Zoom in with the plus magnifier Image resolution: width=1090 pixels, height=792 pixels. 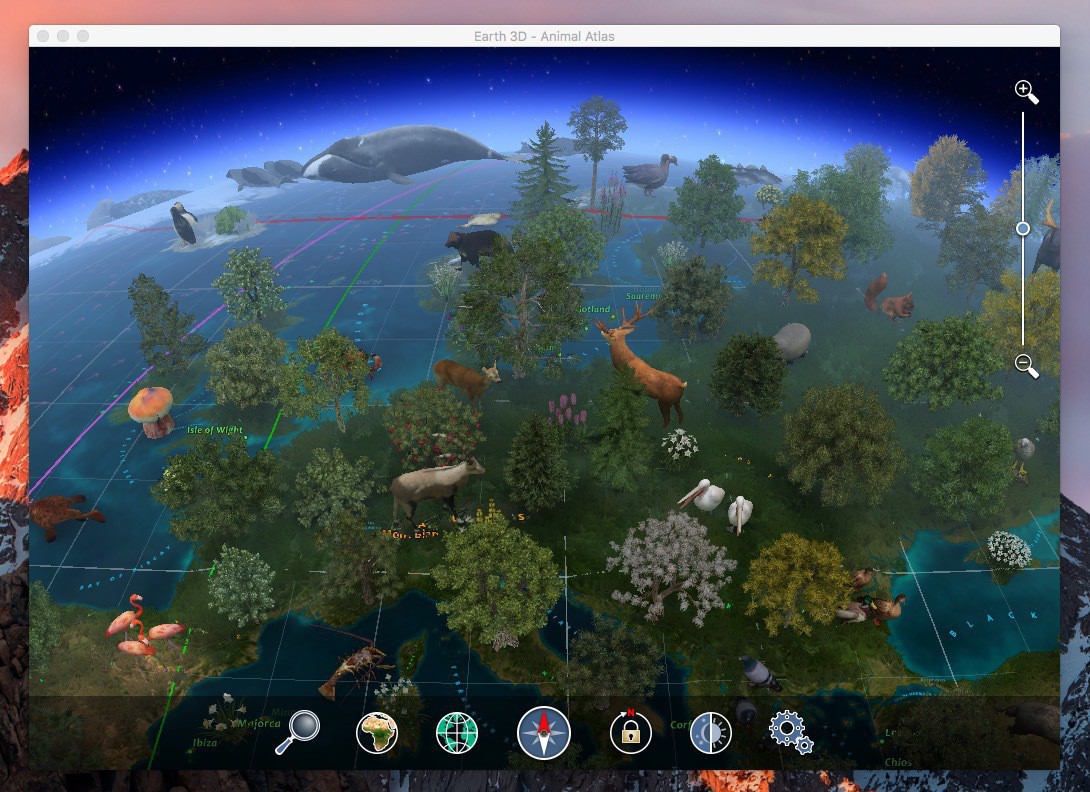pos(1025,91)
